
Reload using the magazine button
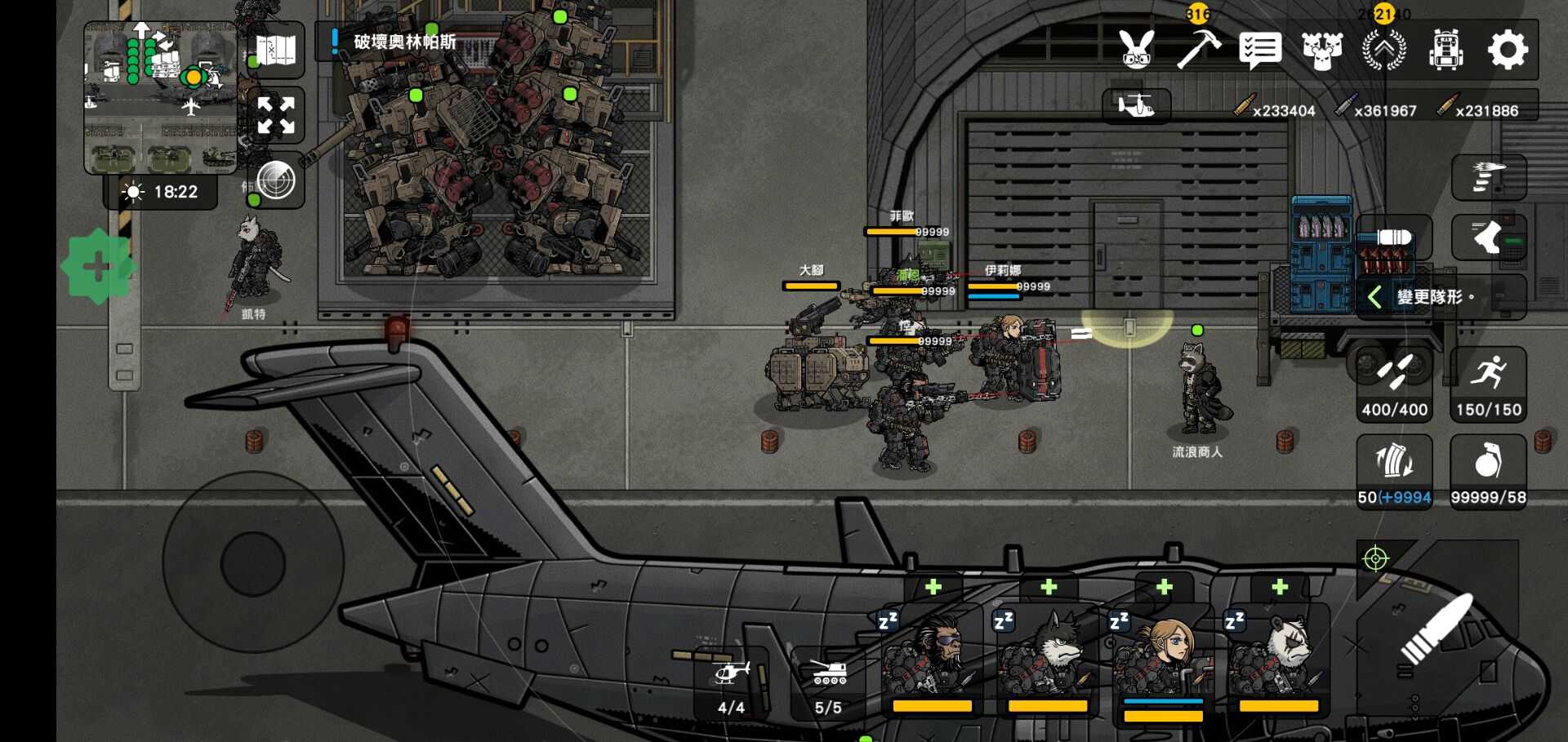click(1394, 471)
